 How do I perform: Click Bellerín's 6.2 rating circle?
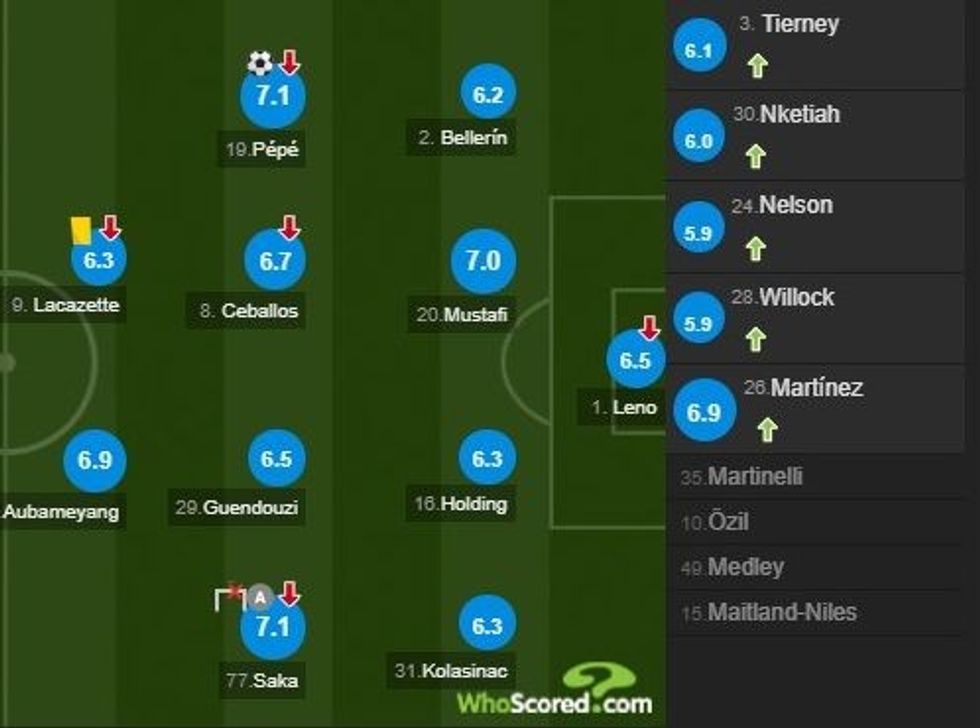pos(488,96)
